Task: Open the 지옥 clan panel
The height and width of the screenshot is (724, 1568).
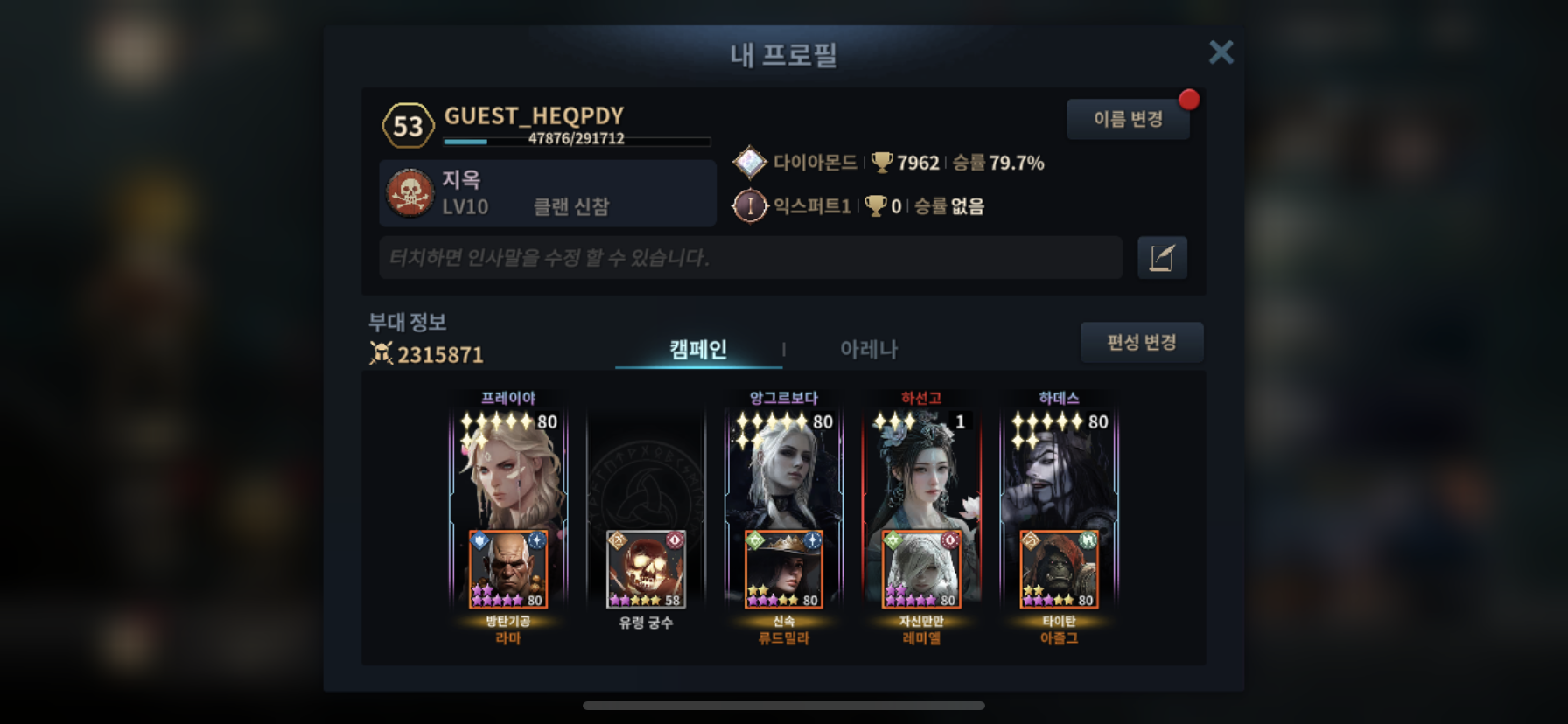Action: pyautogui.click(x=548, y=193)
